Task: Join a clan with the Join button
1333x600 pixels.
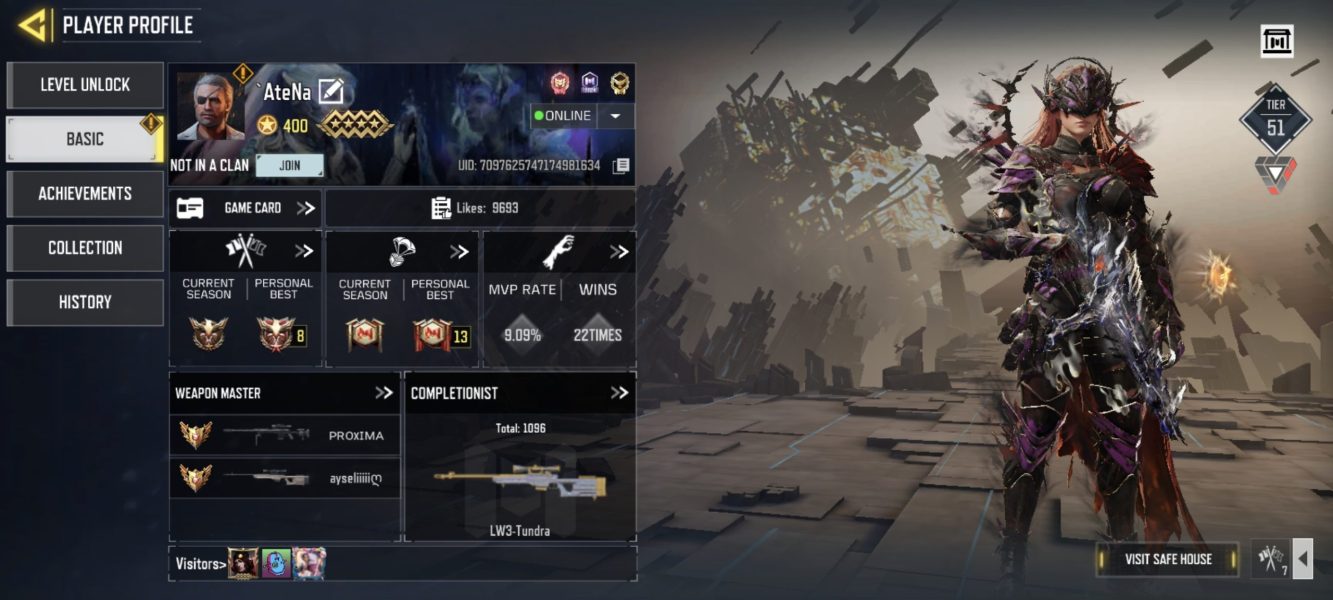Action: coord(289,165)
